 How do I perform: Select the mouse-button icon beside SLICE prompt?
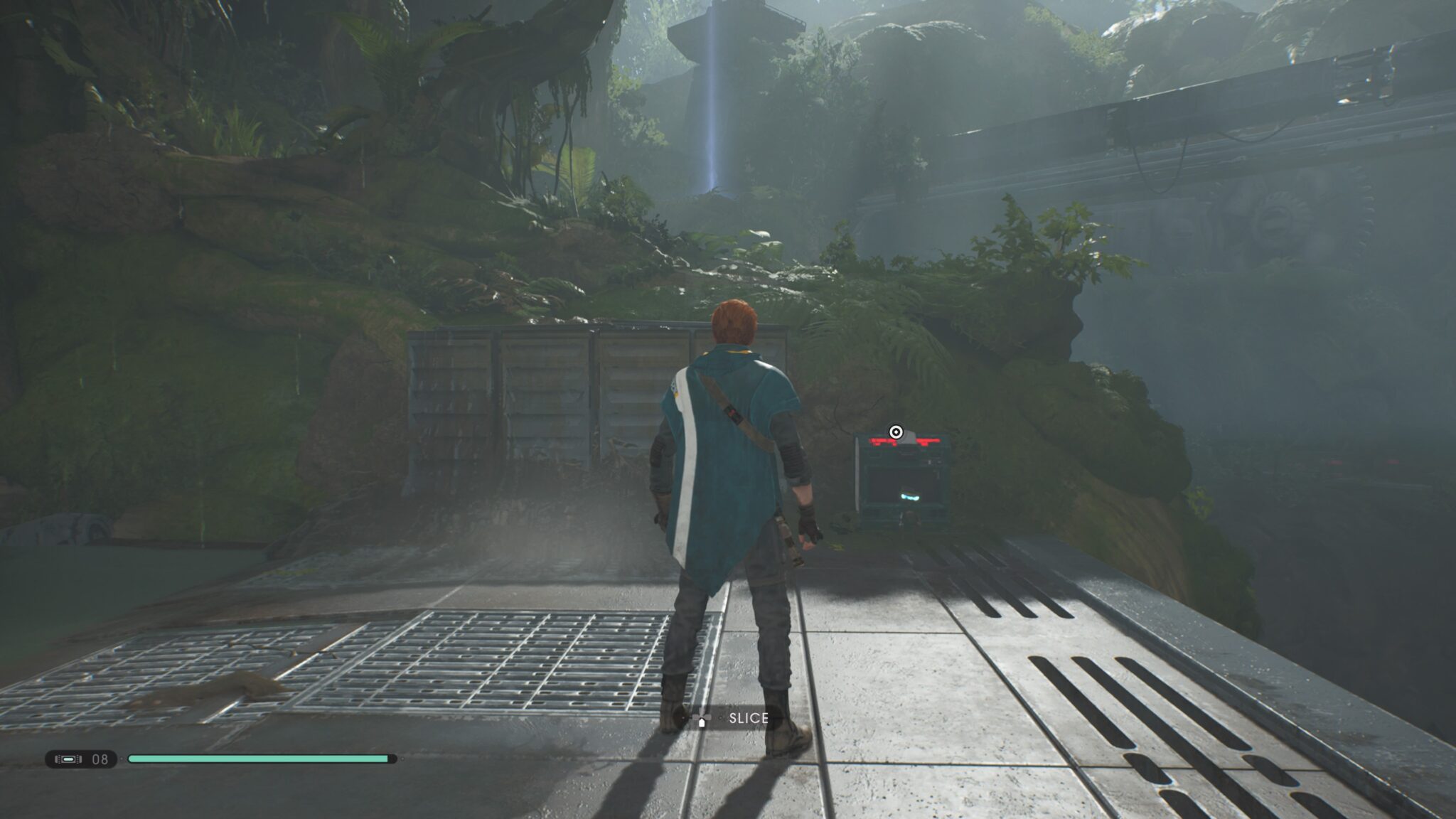pos(702,722)
